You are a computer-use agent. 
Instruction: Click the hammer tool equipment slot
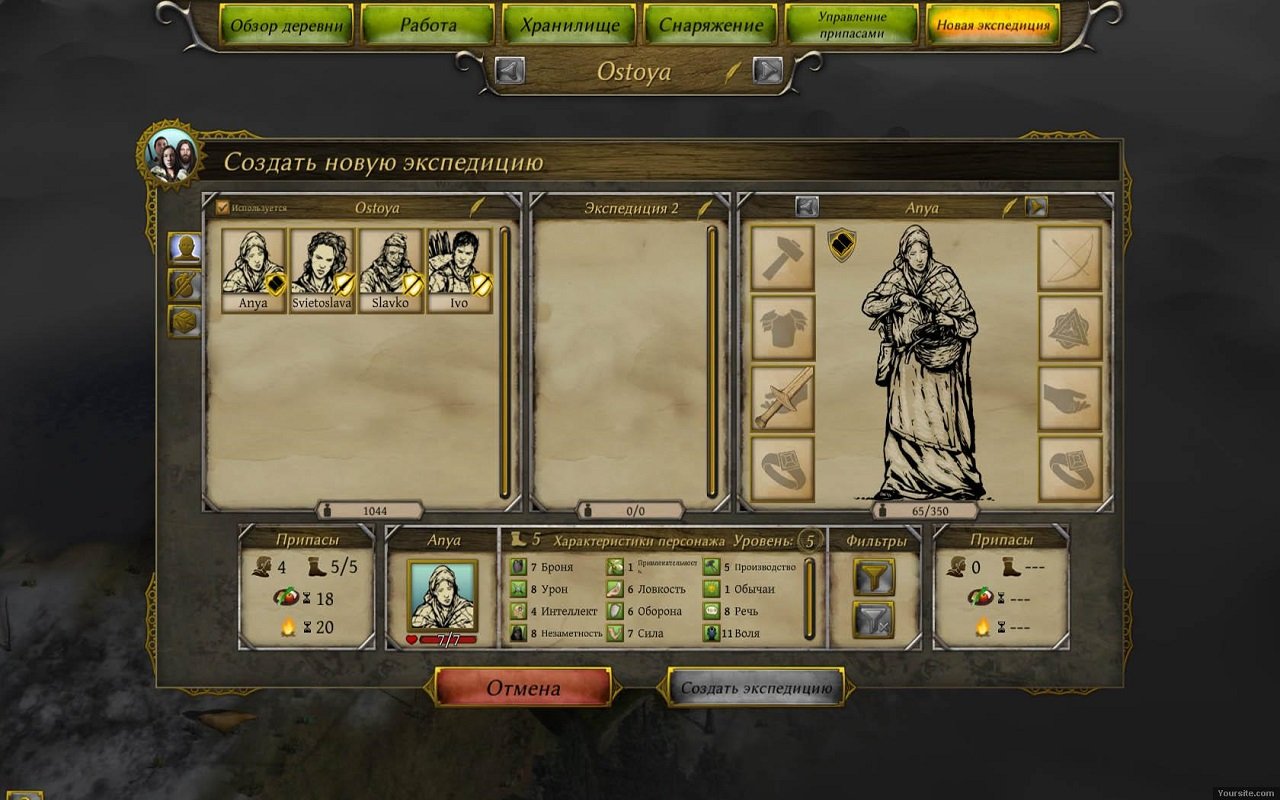(x=782, y=258)
